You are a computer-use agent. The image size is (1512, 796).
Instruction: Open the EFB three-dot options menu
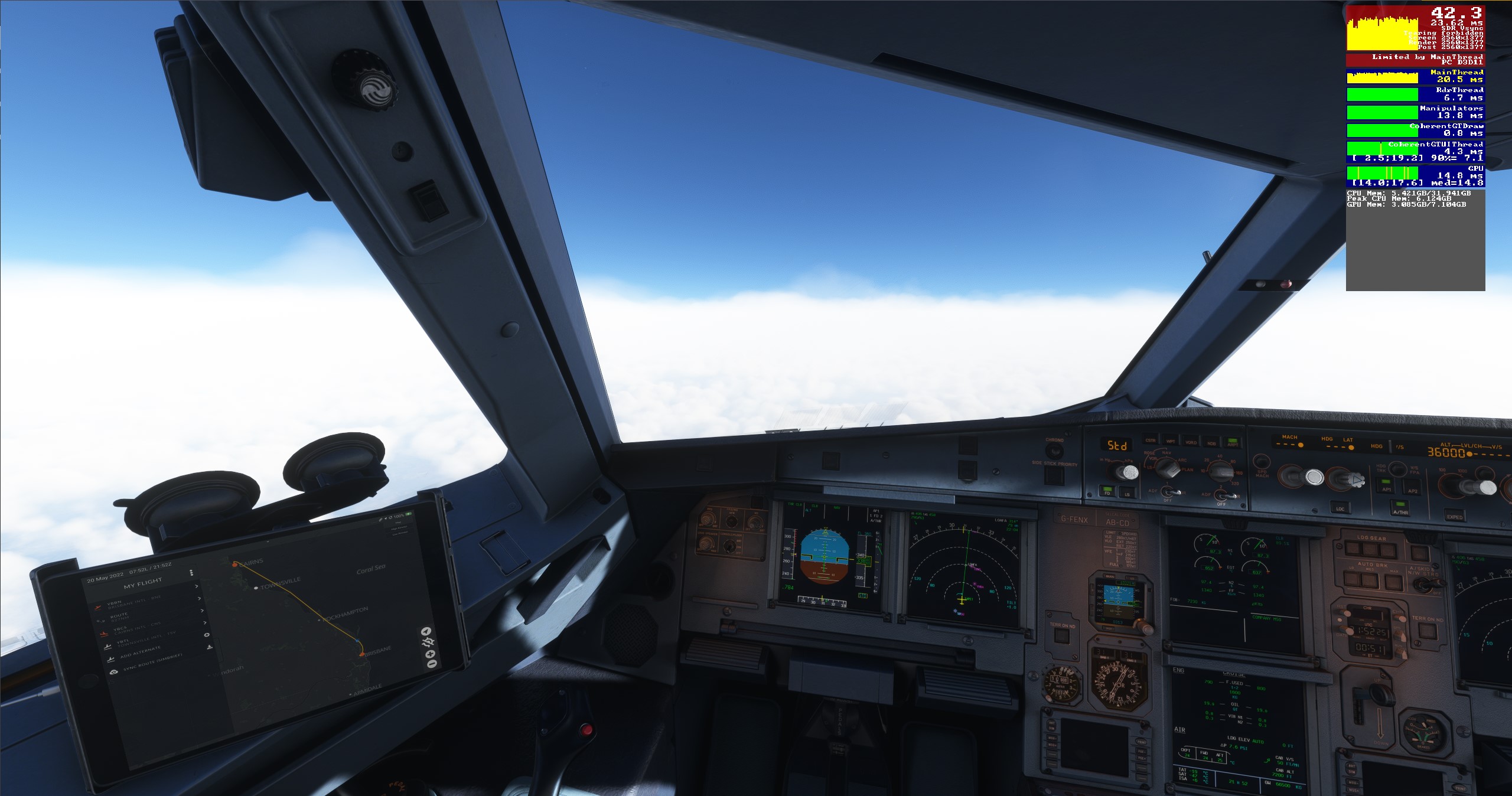pyautogui.click(x=191, y=572)
